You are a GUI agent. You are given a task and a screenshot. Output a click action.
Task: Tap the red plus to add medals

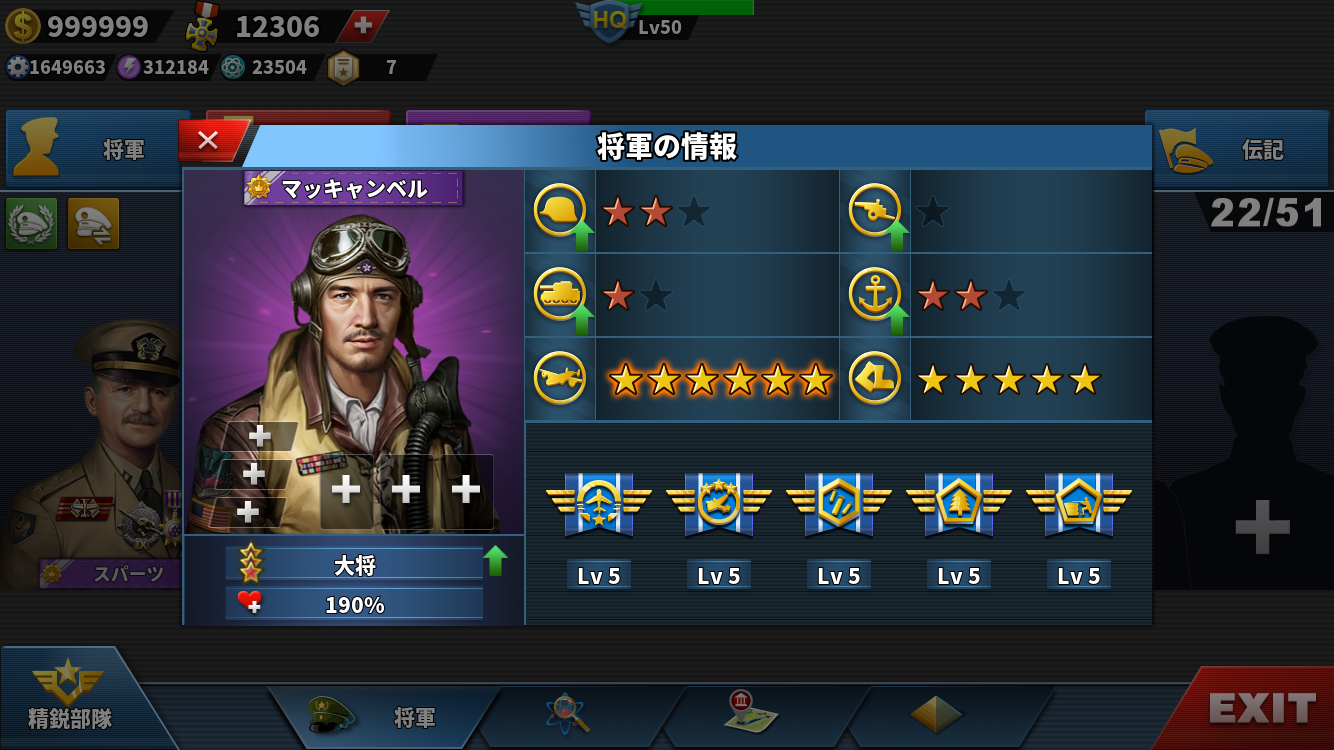click(364, 26)
